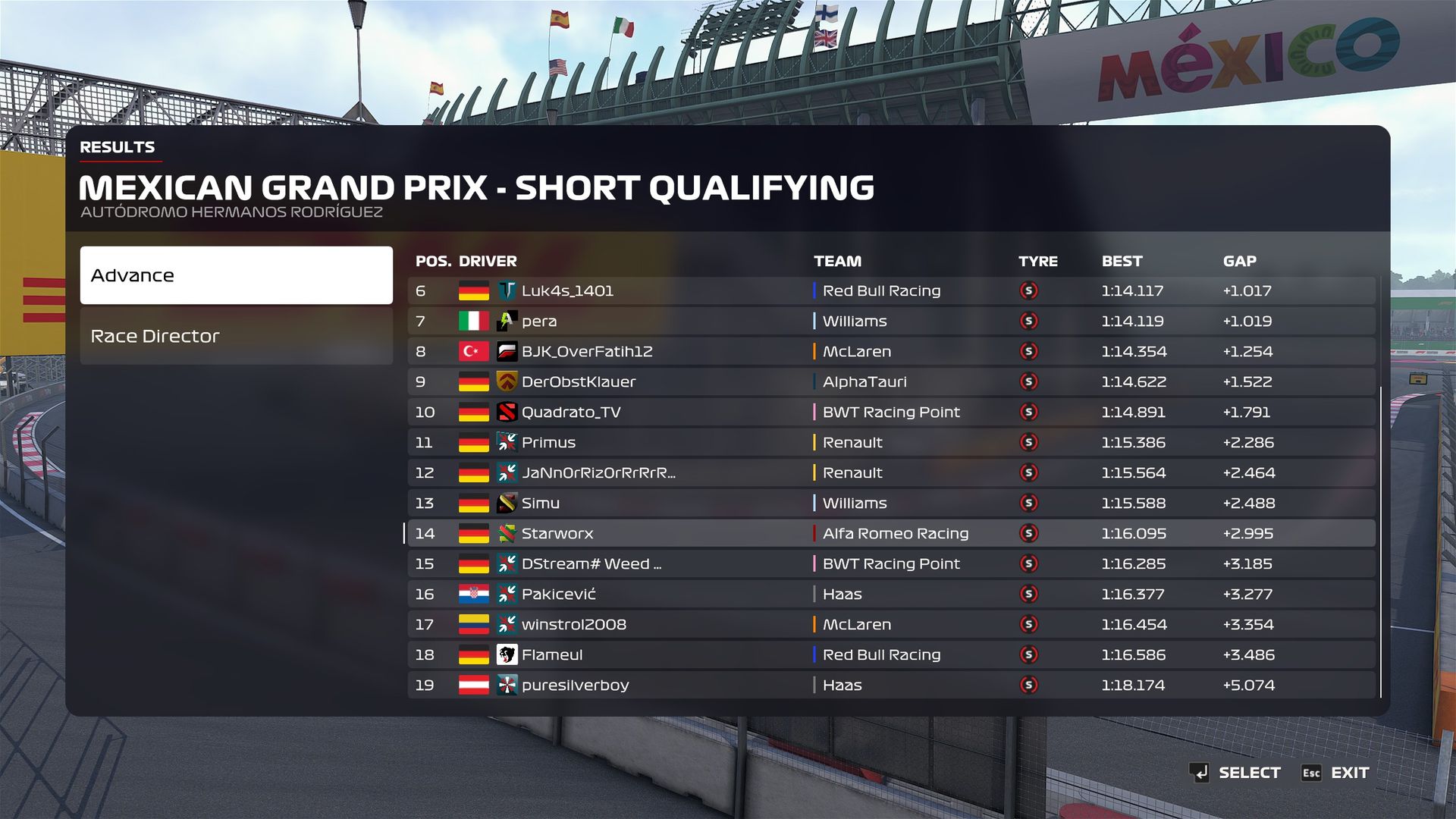This screenshot has width=1456, height=819.
Task: Open the Race Director menu entry
Action: pyautogui.click(x=236, y=336)
